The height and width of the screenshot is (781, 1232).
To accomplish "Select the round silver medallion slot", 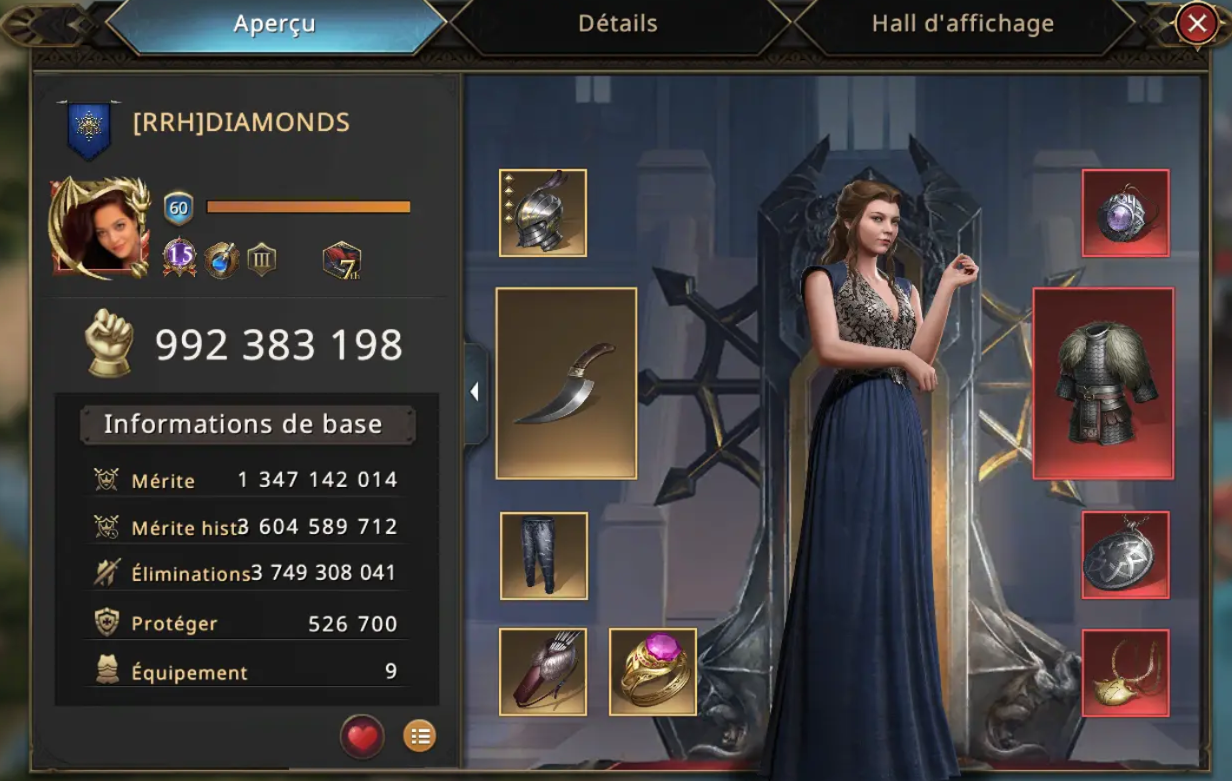I will point(1126,555).
